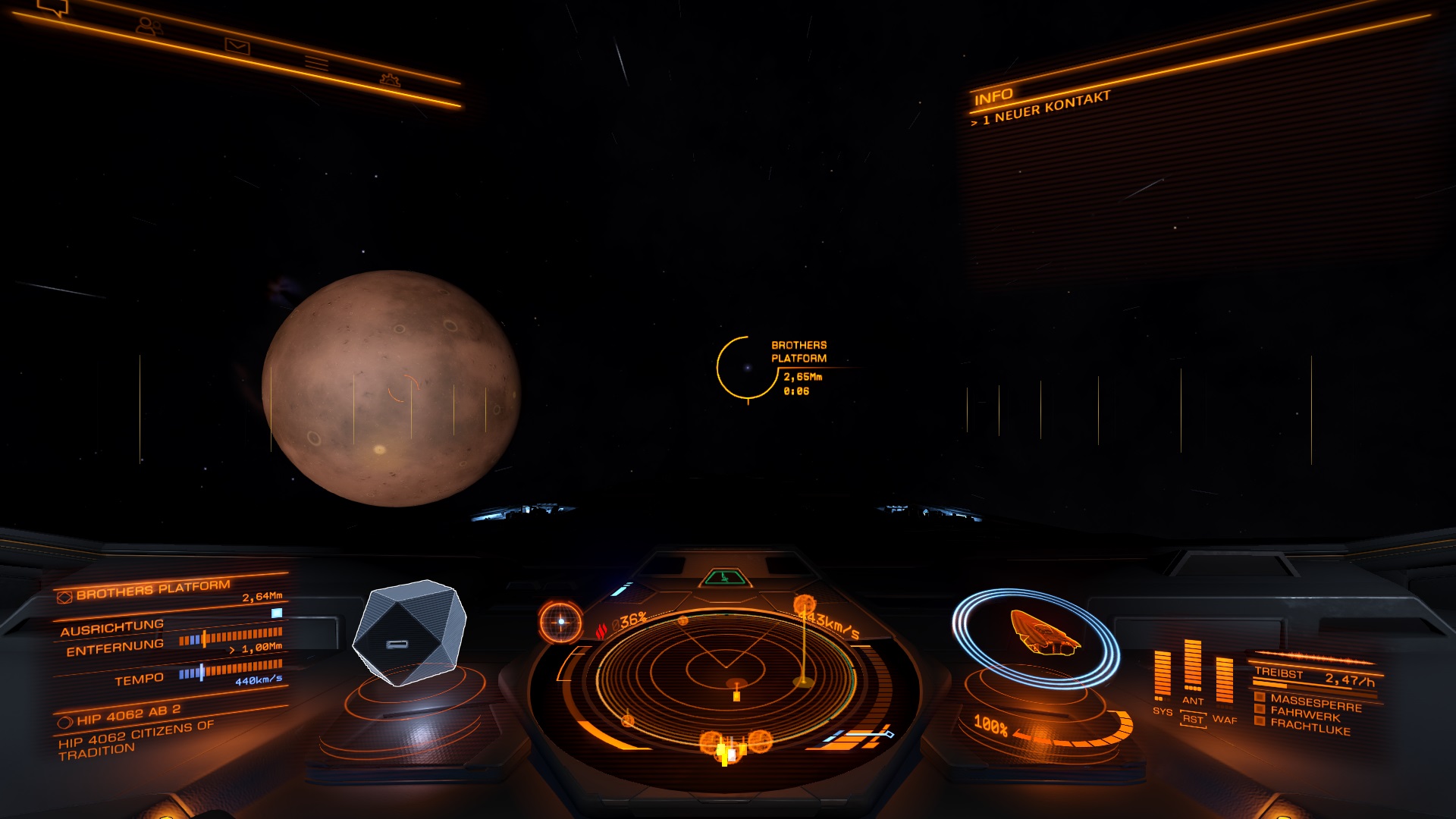Select the '1 Neuer Kontakt' info entry
The width and height of the screenshot is (1456, 819).
[1045, 108]
